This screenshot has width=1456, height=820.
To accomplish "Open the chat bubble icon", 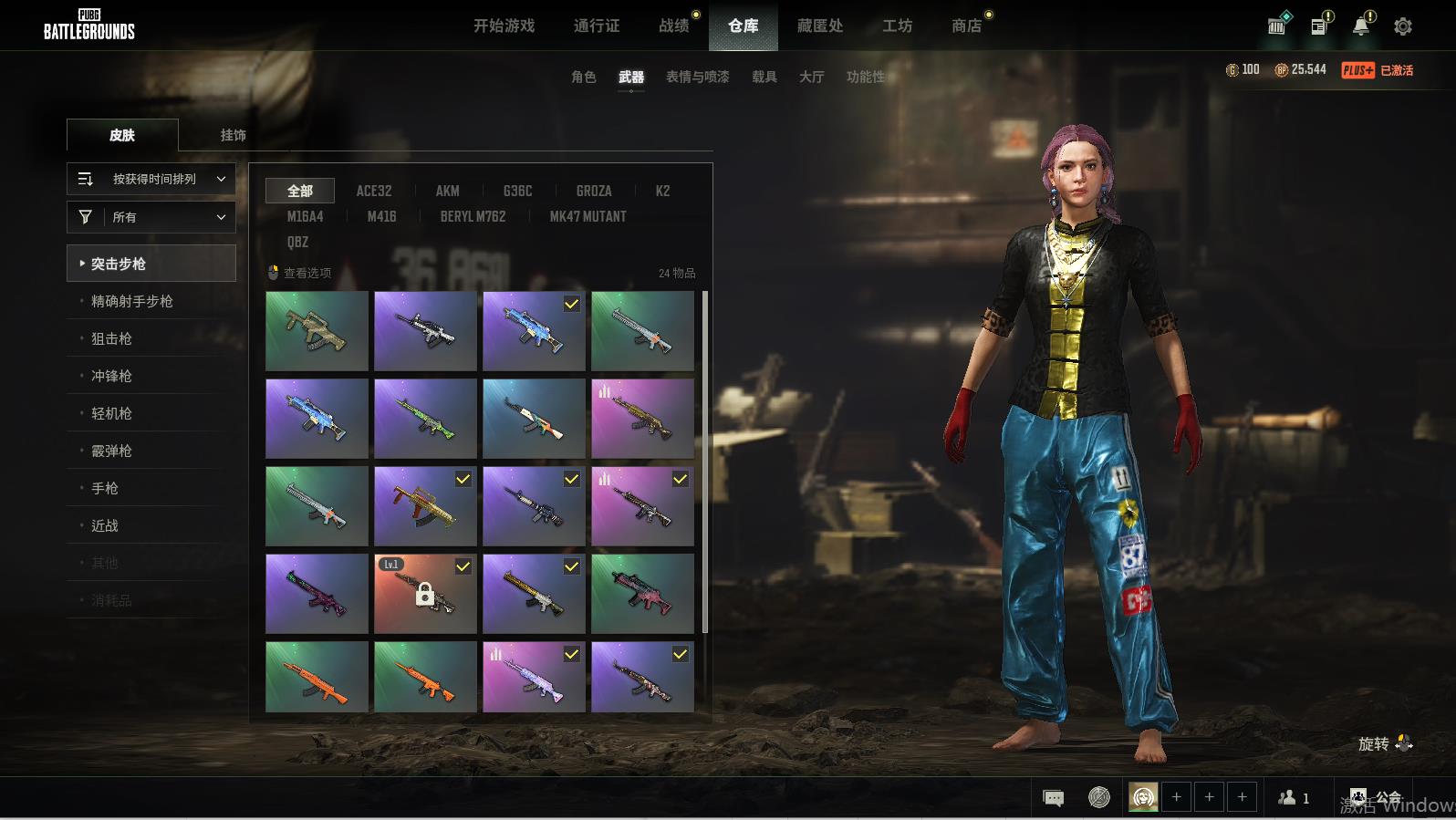I will tap(1053, 798).
